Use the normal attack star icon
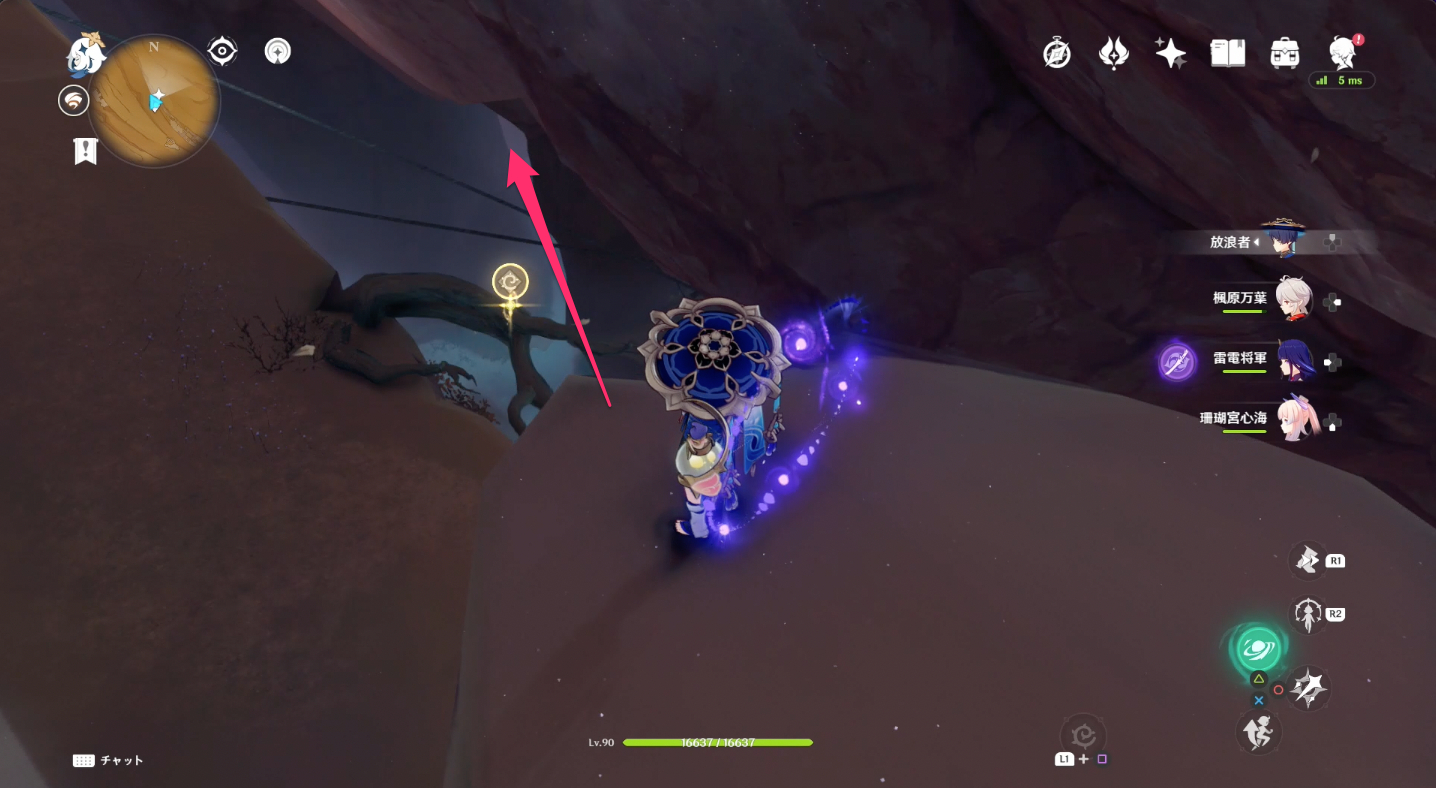This screenshot has height=788, width=1436. 1309,688
